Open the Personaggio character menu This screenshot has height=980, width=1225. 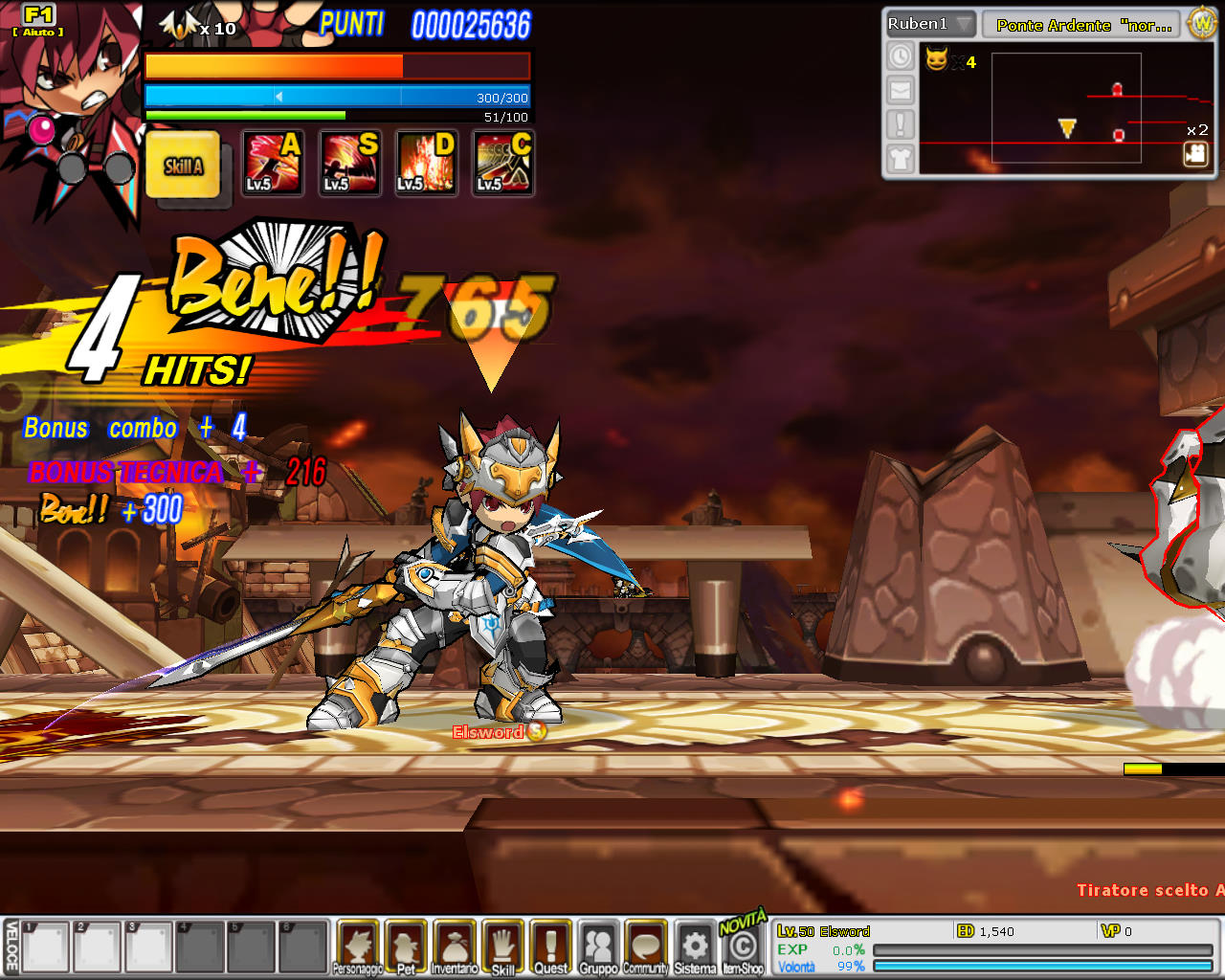358,947
